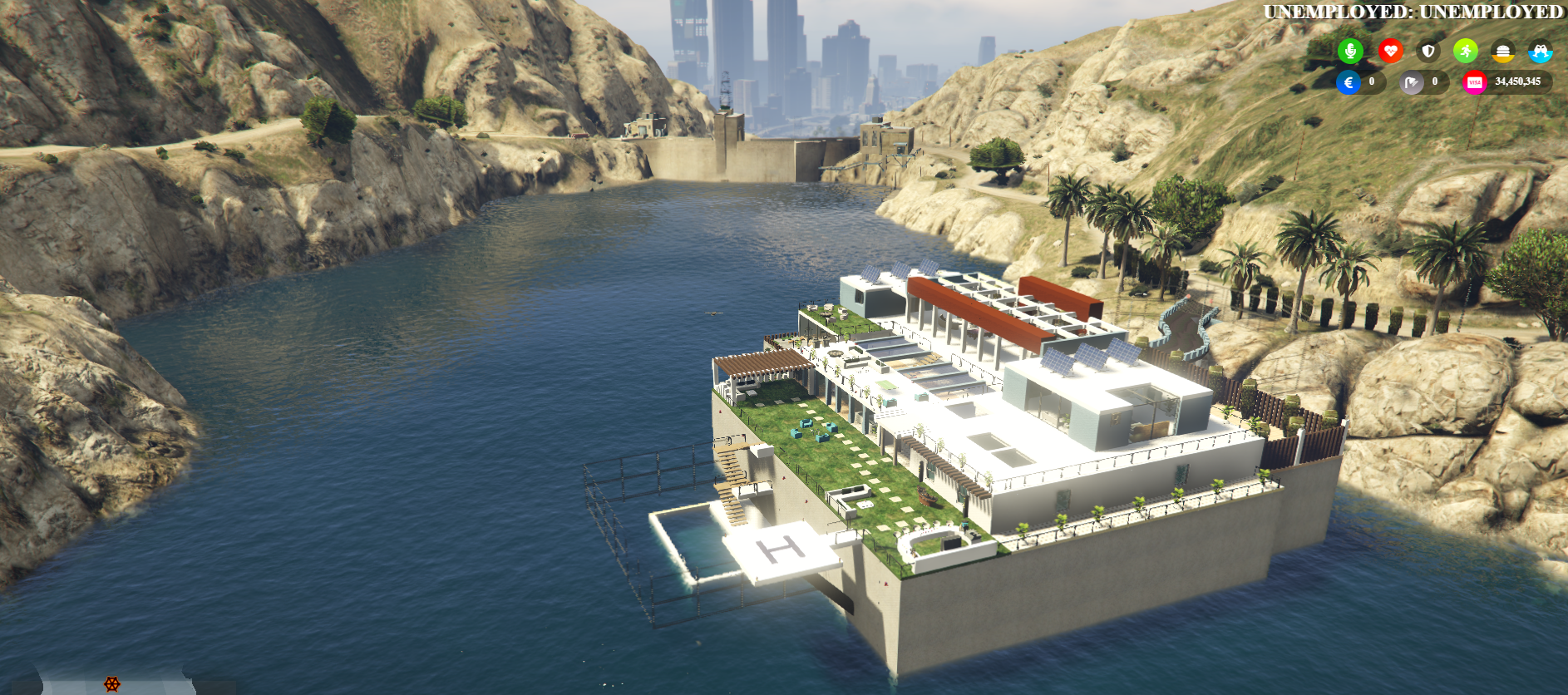Screen dimensions: 1568x695
Task: Click the orange wheel marker on the minimap
Action: point(112,684)
